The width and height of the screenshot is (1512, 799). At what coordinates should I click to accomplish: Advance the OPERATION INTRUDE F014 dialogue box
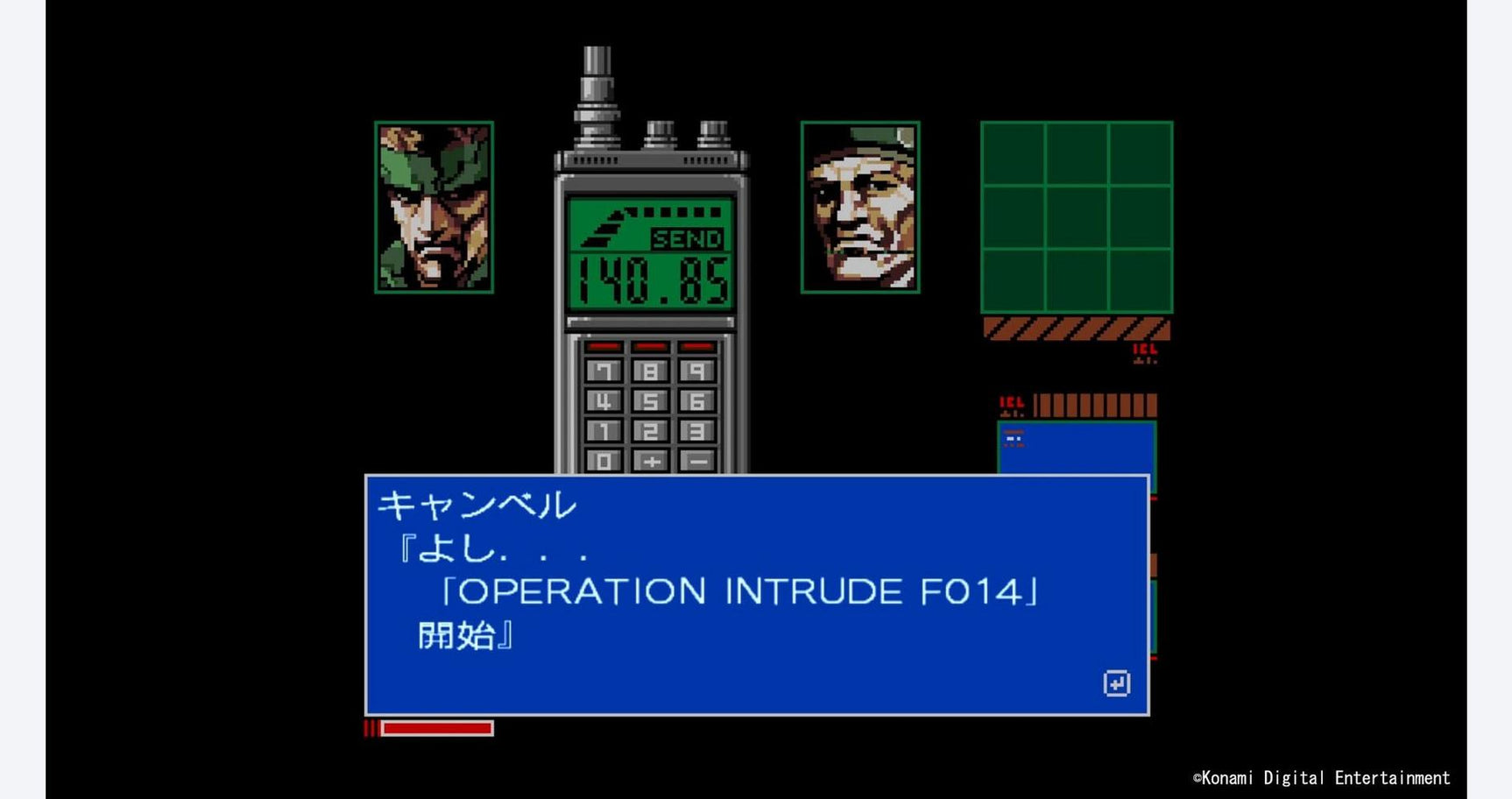pyautogui.click(x=1119, y=682)
